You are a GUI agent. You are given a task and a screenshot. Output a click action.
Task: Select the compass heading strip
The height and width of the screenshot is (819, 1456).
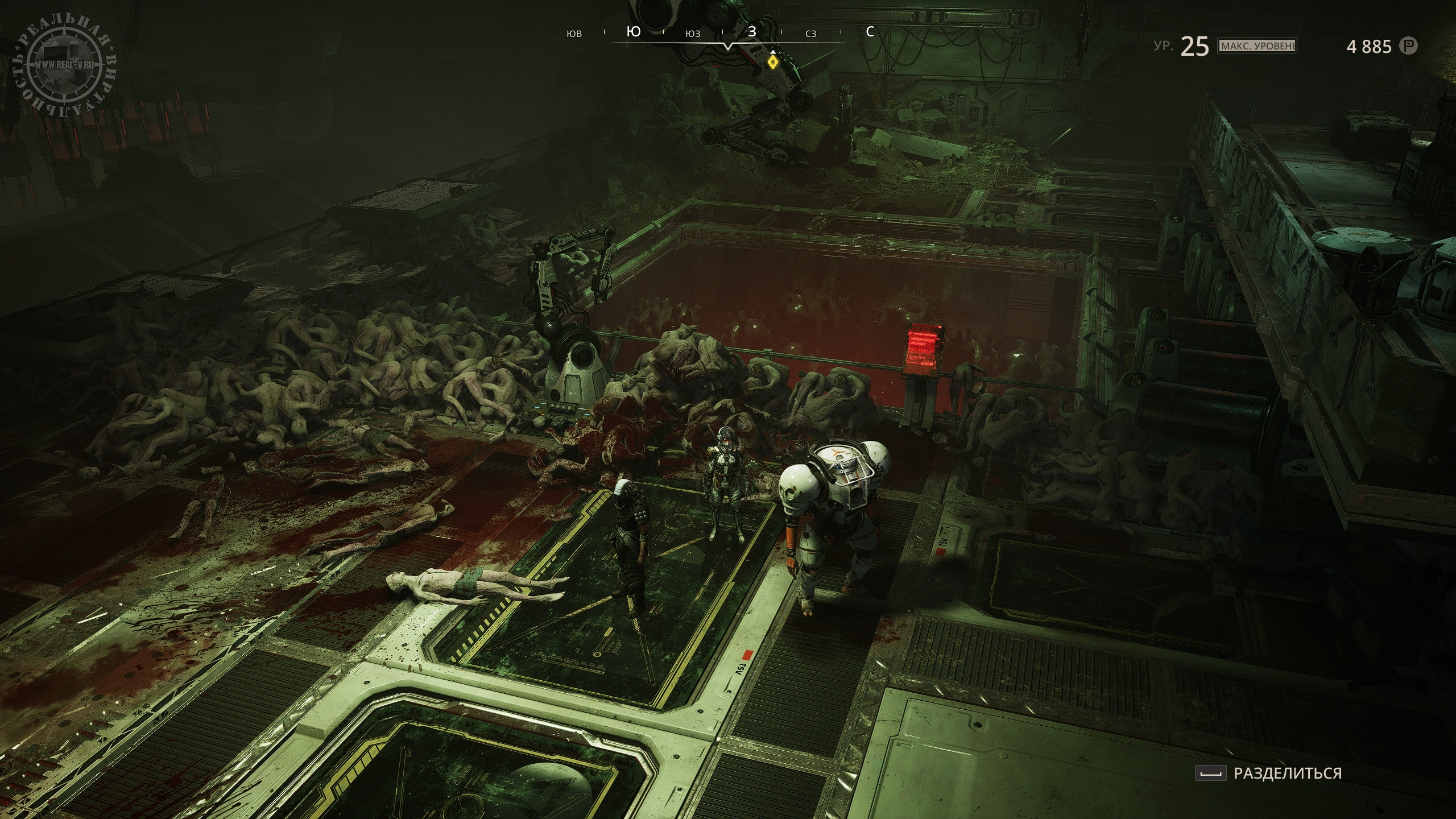pos(722,33)
